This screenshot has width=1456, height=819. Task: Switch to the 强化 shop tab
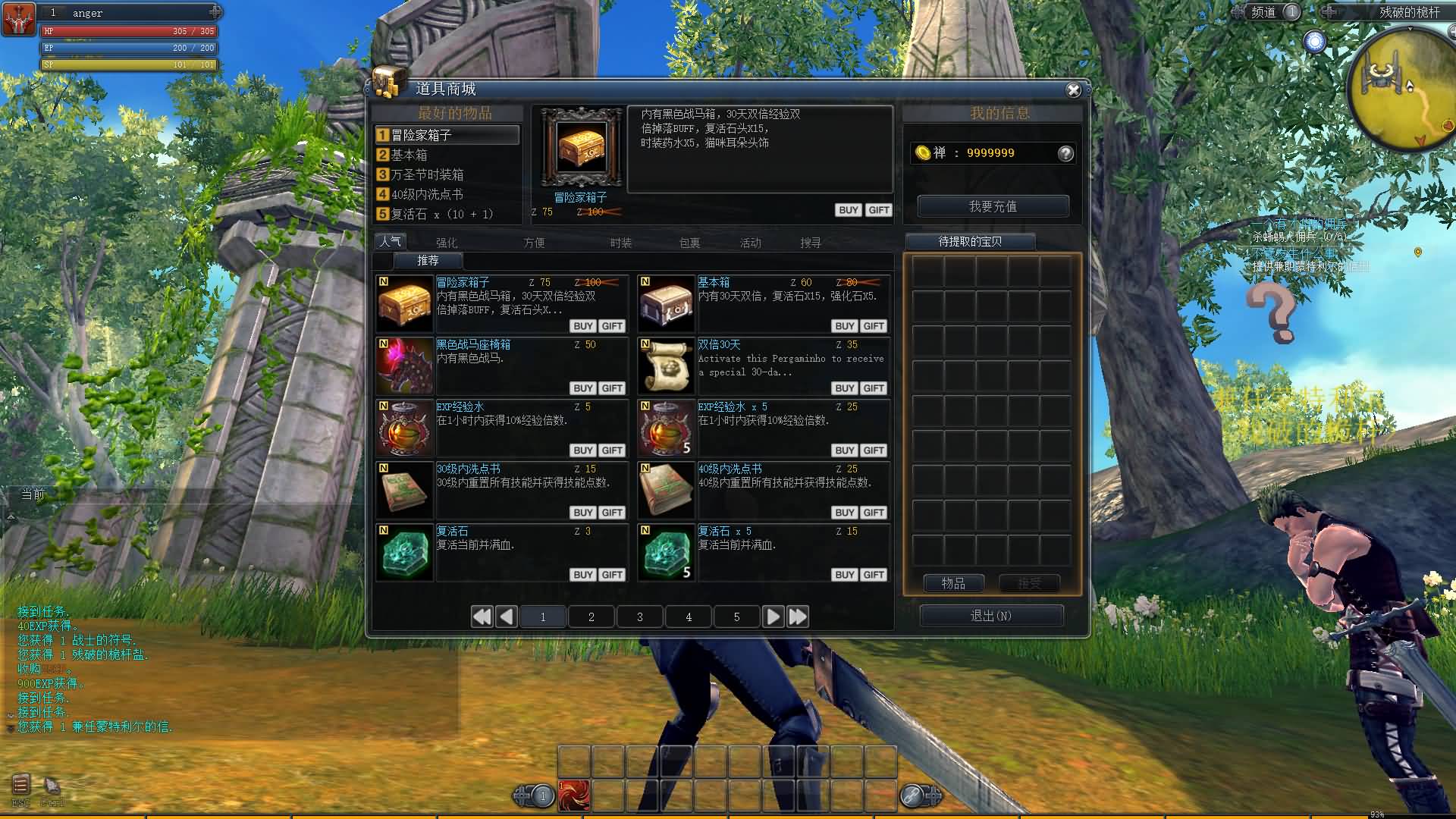click(x=447, y=243)
